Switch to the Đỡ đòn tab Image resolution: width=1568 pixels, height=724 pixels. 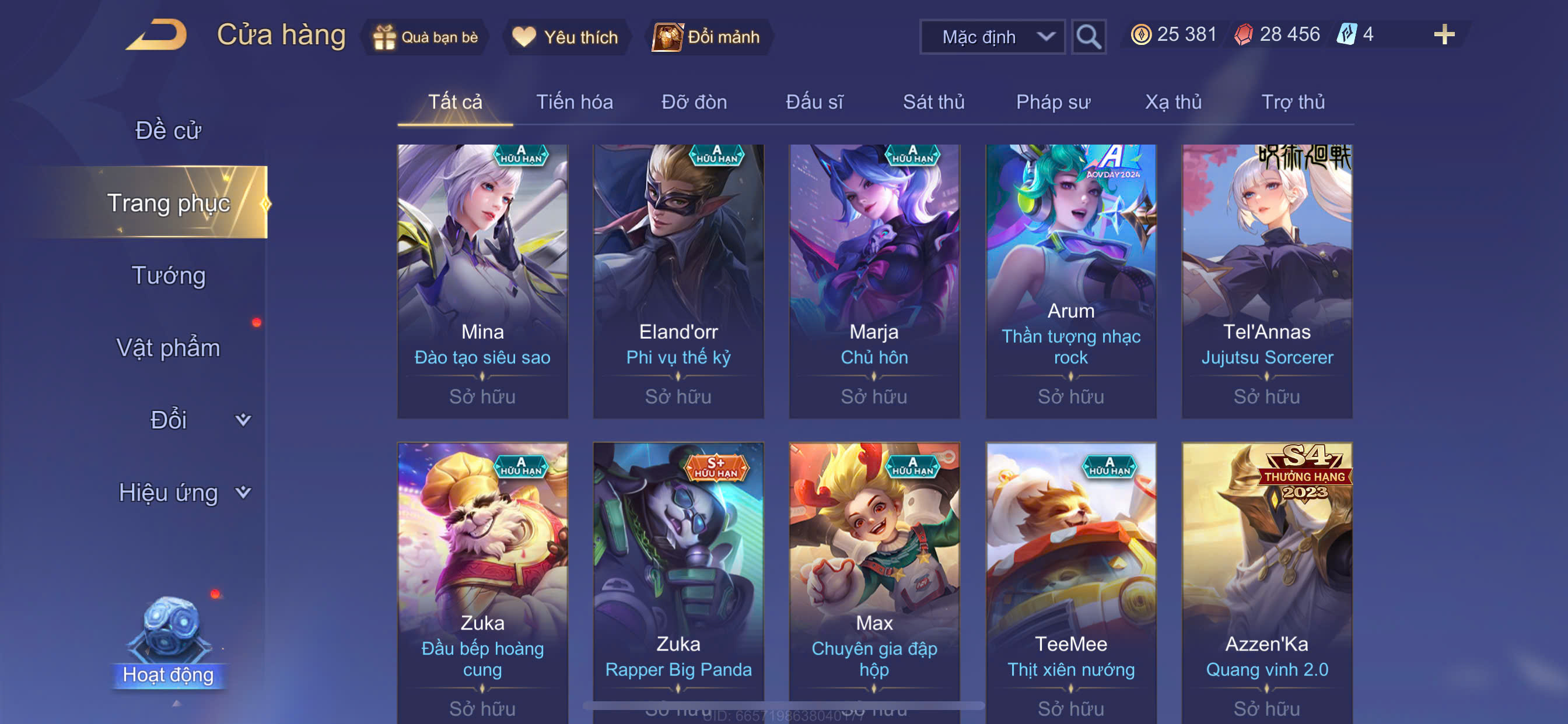click(694, 102)
